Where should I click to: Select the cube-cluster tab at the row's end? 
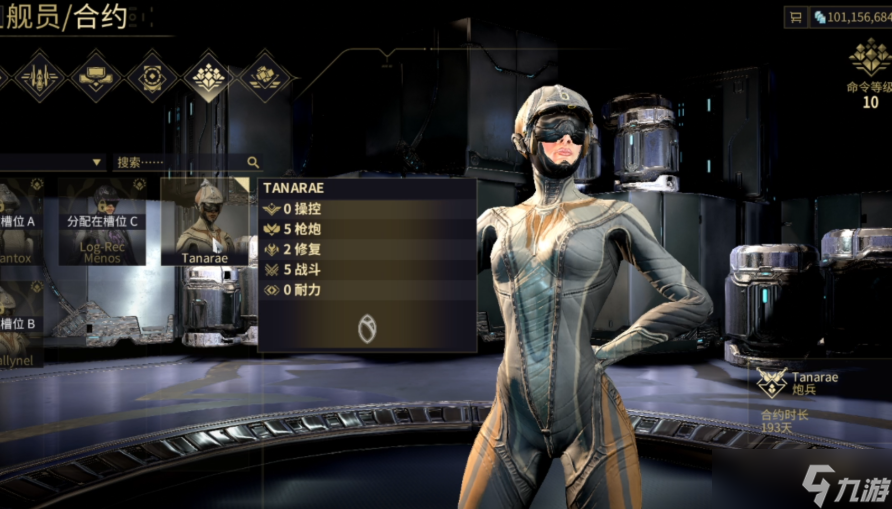coord(266,76)
